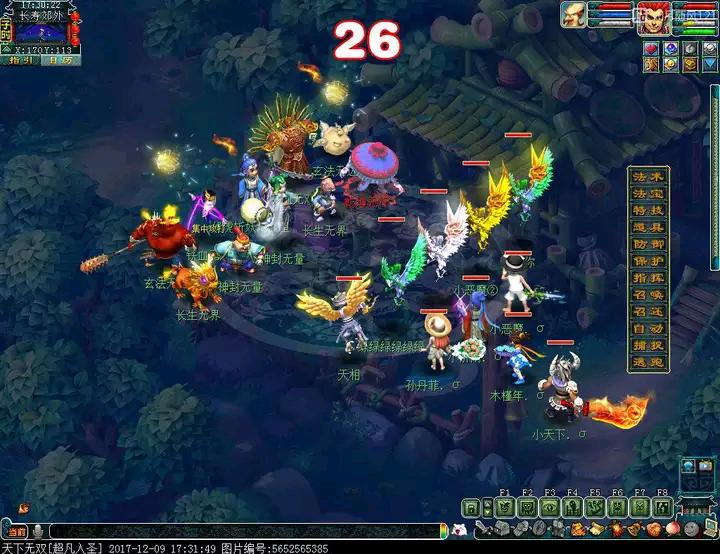Click the 指引 guide button under the minimap
This screenshot has width=720, height=554.
pyautogui.click(x=22, y=60)
